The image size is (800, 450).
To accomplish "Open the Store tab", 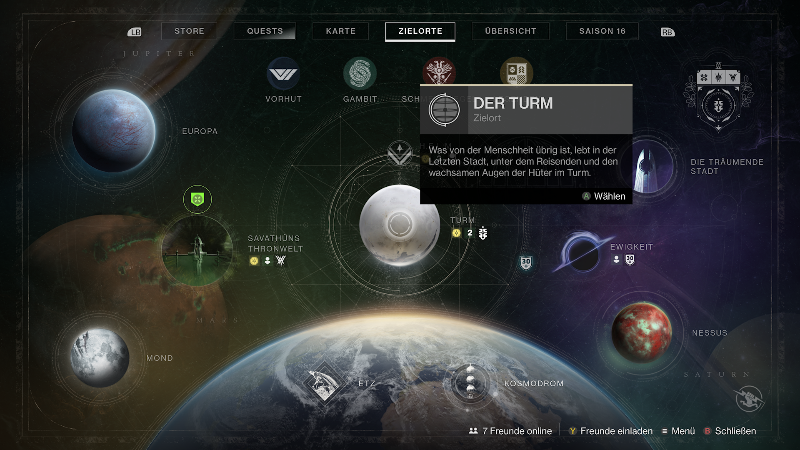I will pyautogui.click(x=189, y=31).
